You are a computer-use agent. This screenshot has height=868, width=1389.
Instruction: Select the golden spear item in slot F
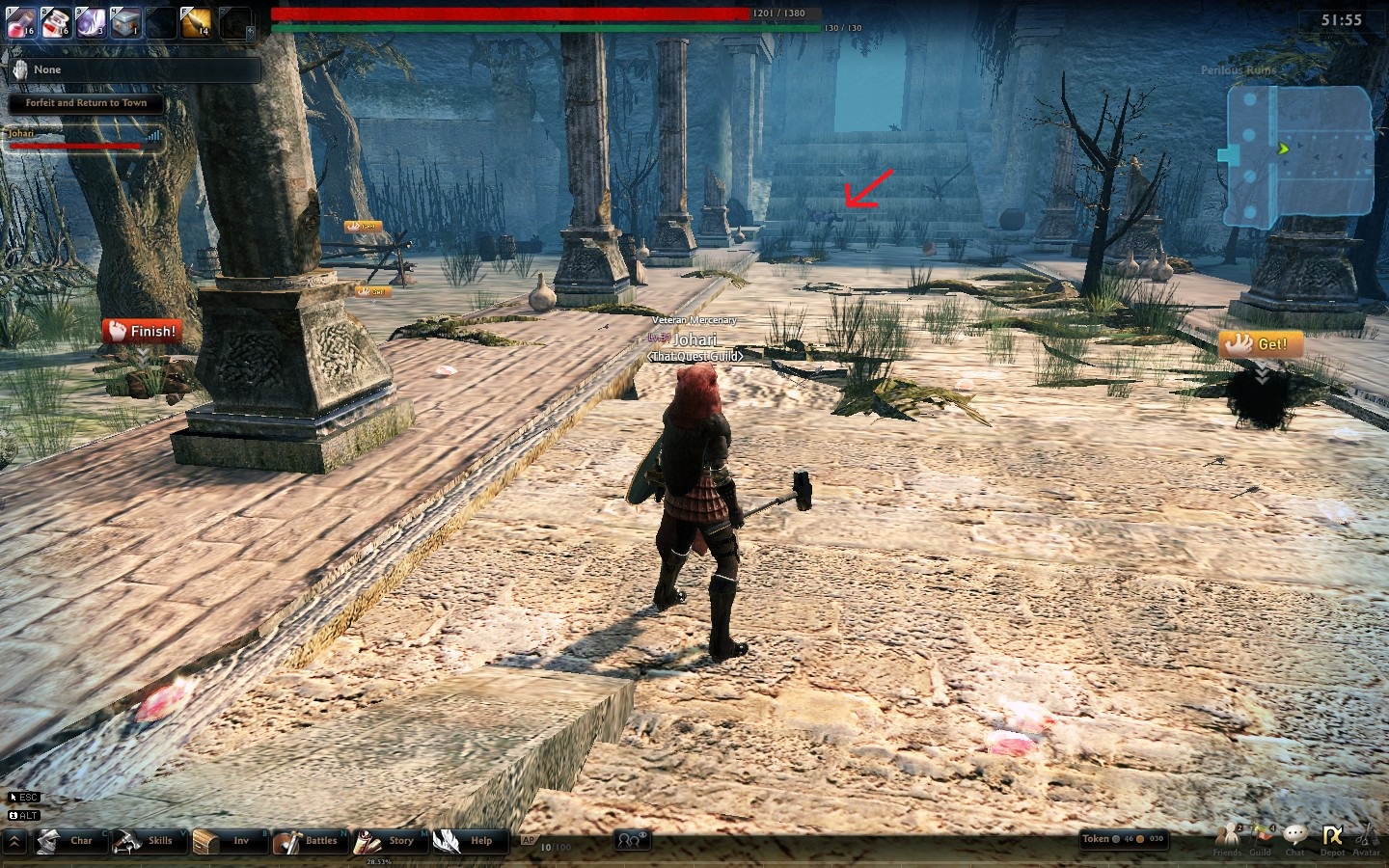point(196,21)
